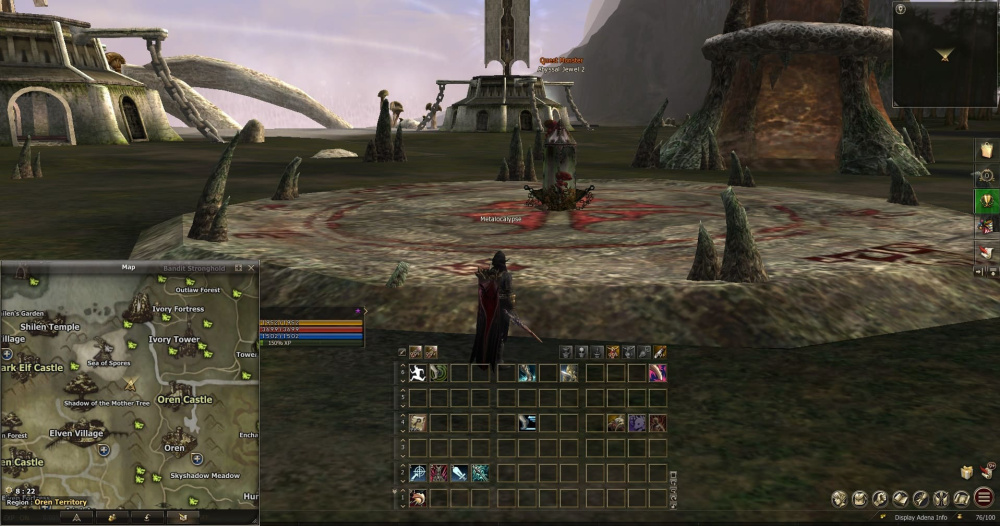Close the Map window
1000x526 pixels.
pos(251,268)
